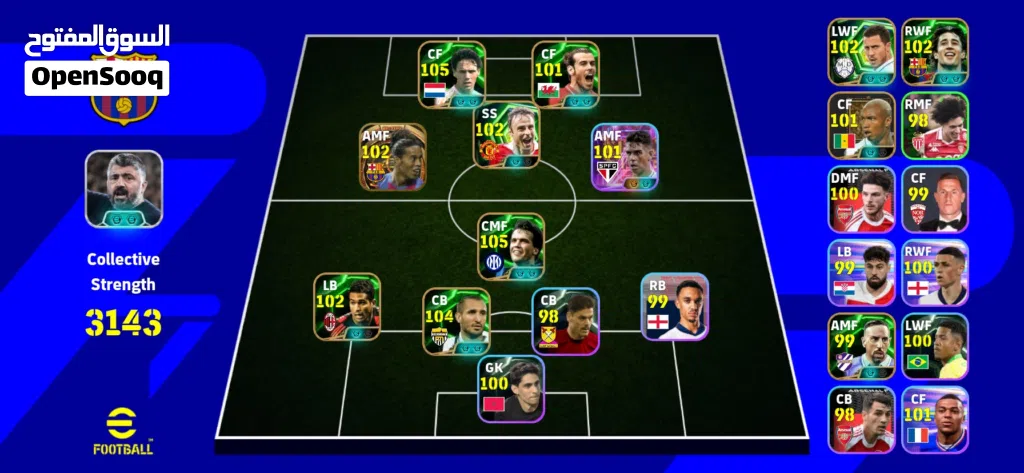Image resolution: width=1024 pixels, height=473 pixels.
Task: Pick the 104 CB player card
Action: (x=456, y=321)
